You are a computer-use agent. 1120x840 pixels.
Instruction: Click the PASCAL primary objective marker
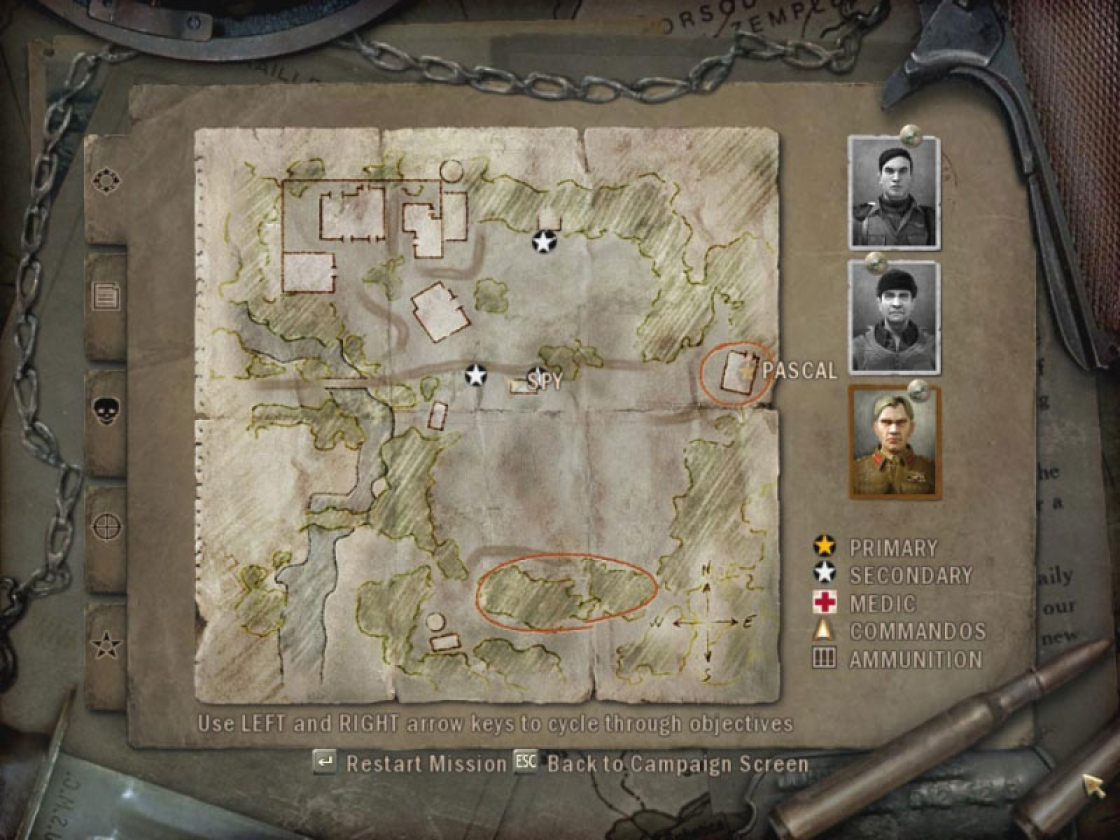point(747,370)
